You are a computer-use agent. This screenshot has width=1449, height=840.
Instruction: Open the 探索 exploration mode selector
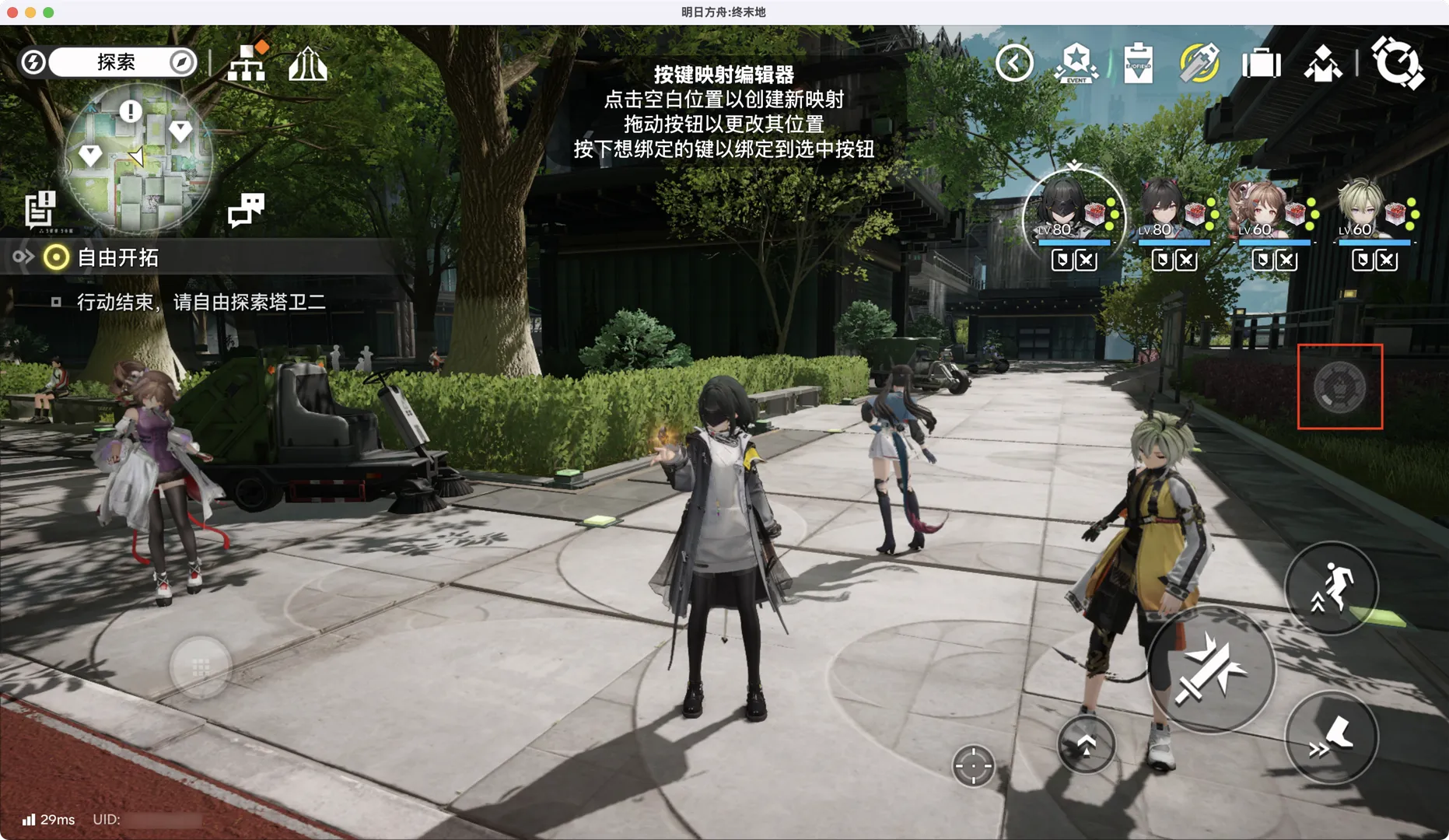(x=115, y=62)
